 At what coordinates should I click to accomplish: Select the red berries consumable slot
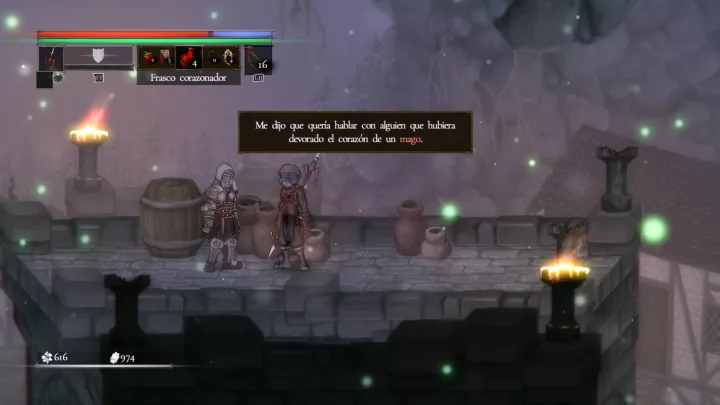coord(148,57)
